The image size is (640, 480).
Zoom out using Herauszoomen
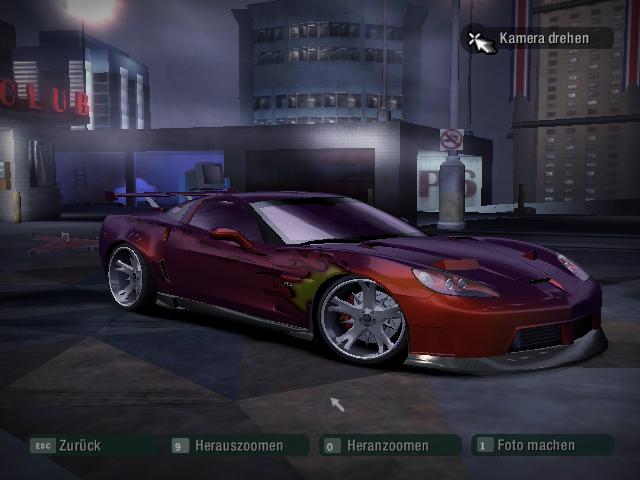238,445
